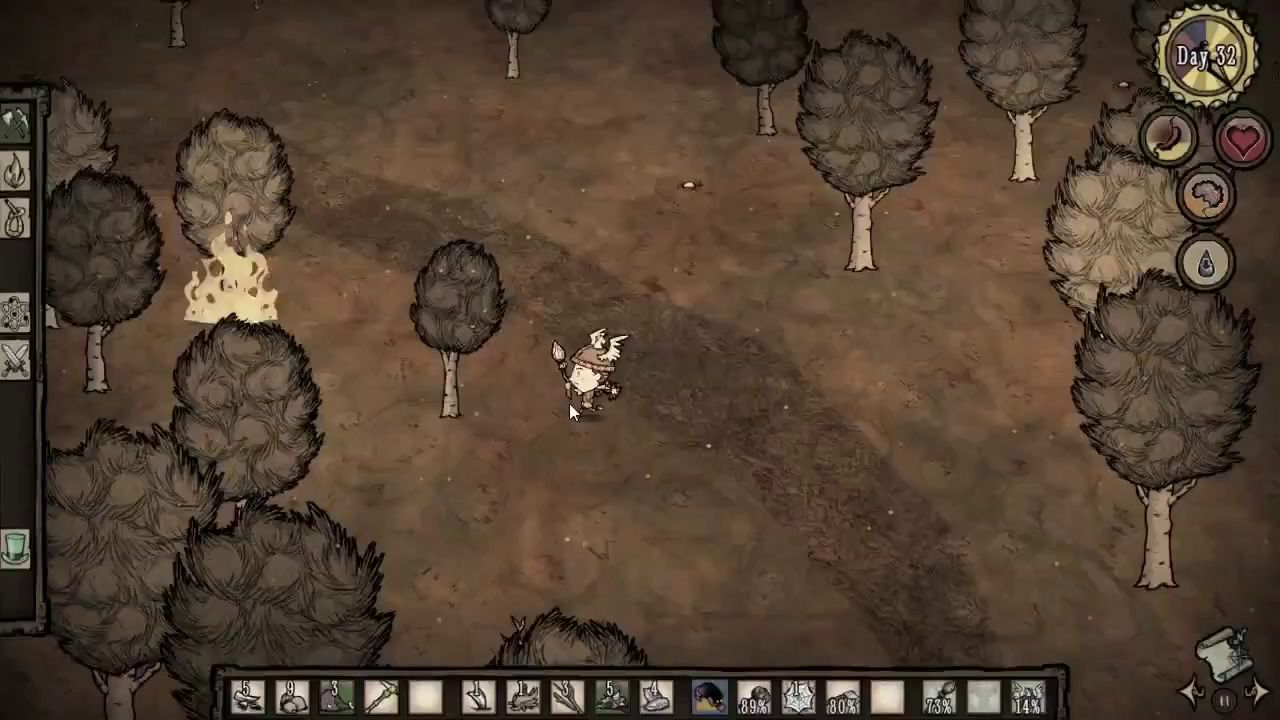Click the health heart indicator

pyautogui.click(x=1243, y=138)
